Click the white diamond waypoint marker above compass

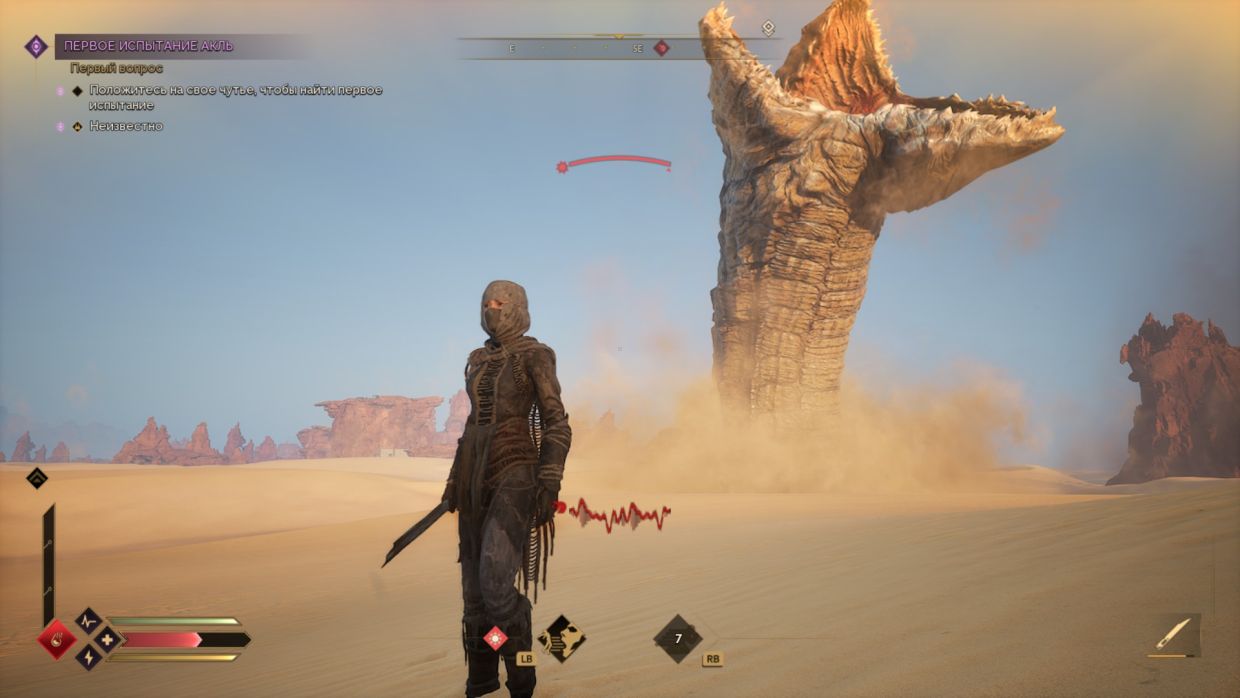coord(768,28)
